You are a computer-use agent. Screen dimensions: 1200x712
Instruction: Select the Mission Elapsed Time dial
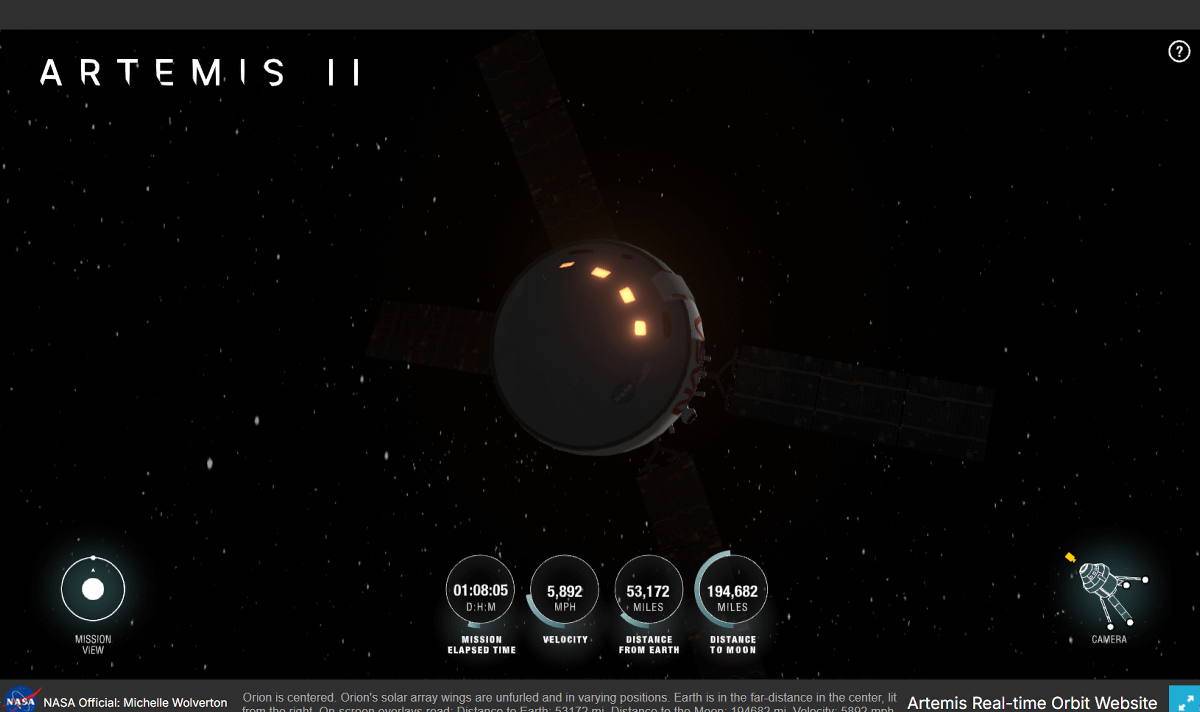pos(481,591)
